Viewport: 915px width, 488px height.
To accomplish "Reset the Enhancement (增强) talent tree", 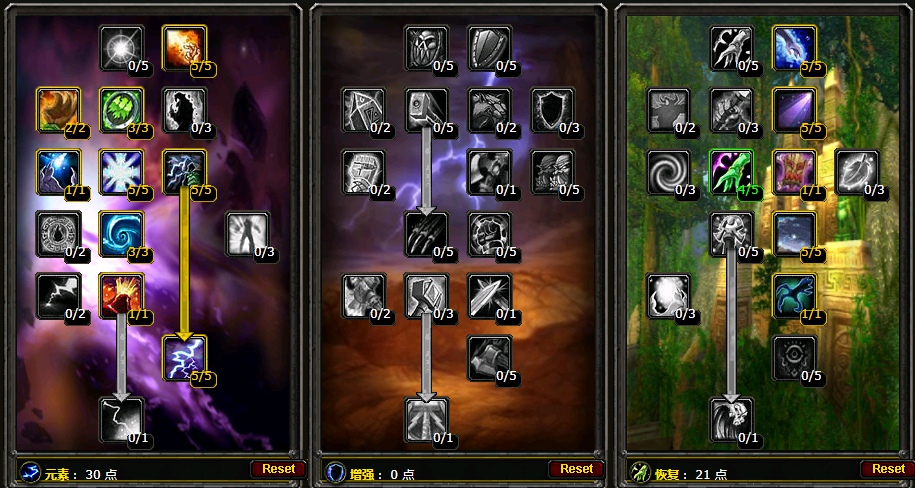I will [576, 468].
